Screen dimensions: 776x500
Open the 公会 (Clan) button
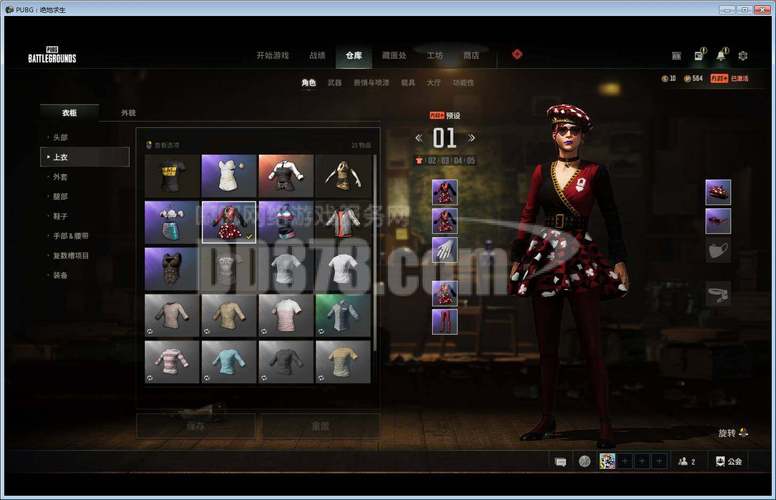point(728,461)
